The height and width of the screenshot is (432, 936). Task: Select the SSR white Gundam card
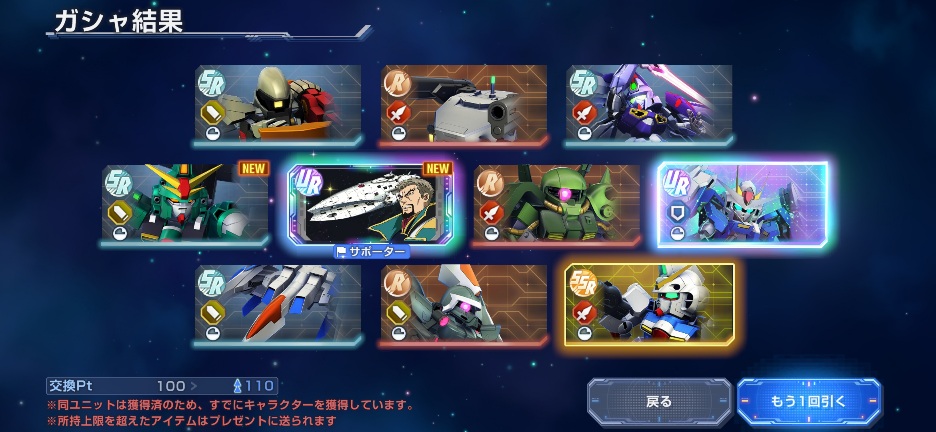tap(650, 304)
